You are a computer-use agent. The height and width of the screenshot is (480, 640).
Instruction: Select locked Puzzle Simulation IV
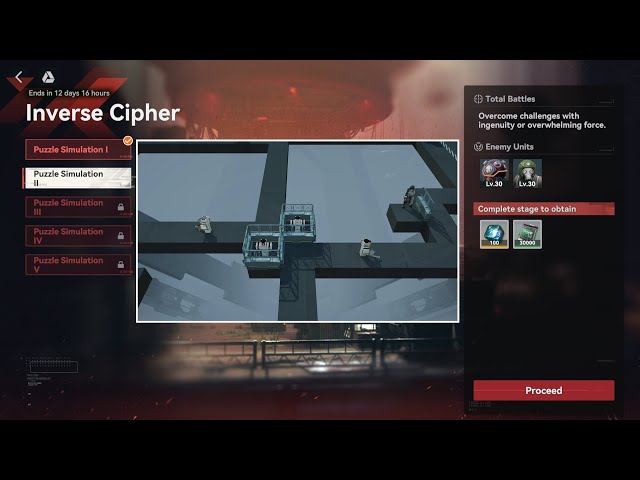[78, 236]
